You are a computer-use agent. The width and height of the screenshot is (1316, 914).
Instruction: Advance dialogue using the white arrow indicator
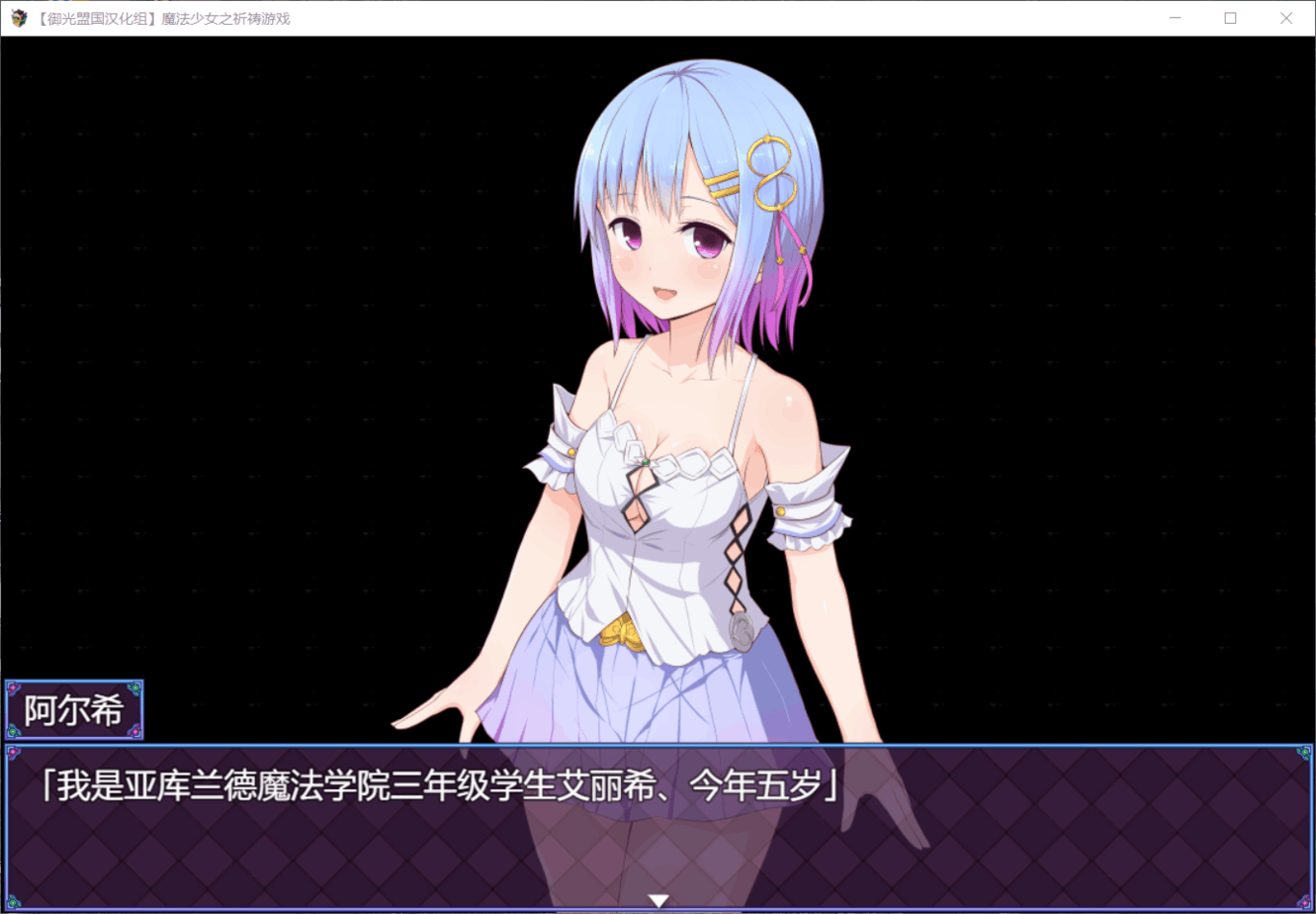(x=658, y=900)
